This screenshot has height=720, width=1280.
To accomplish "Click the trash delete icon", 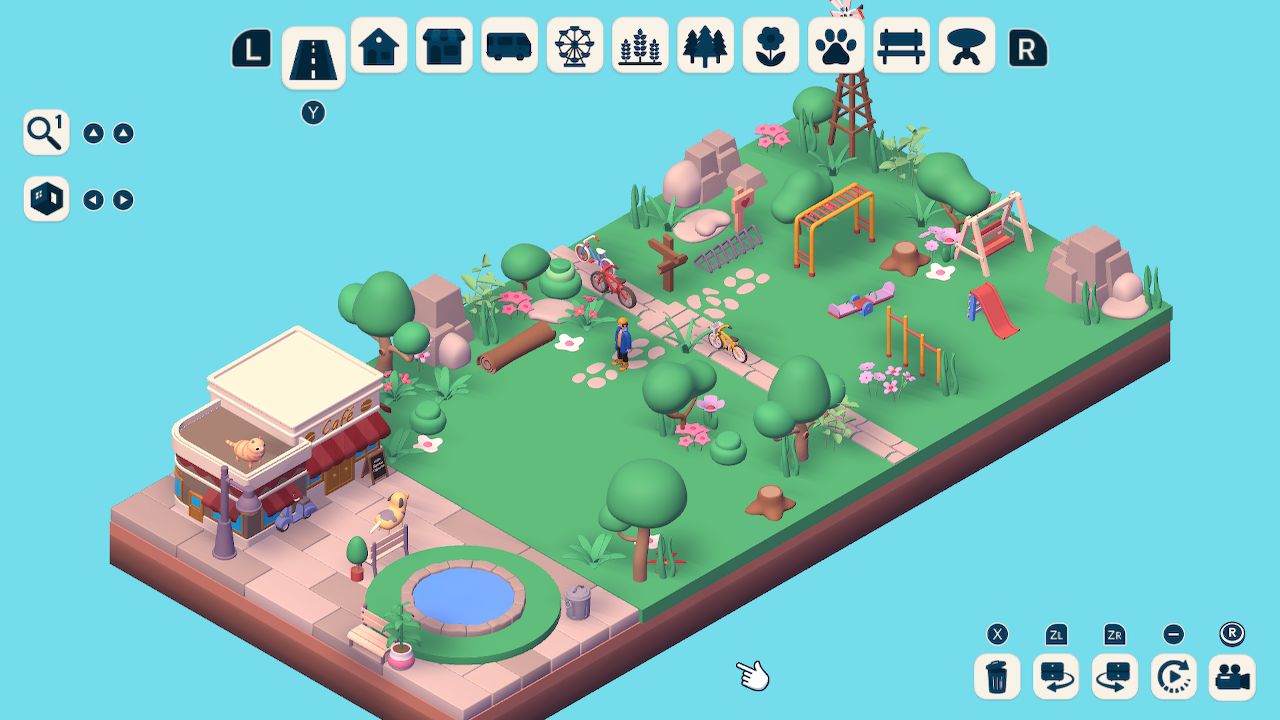I will 995,677.
